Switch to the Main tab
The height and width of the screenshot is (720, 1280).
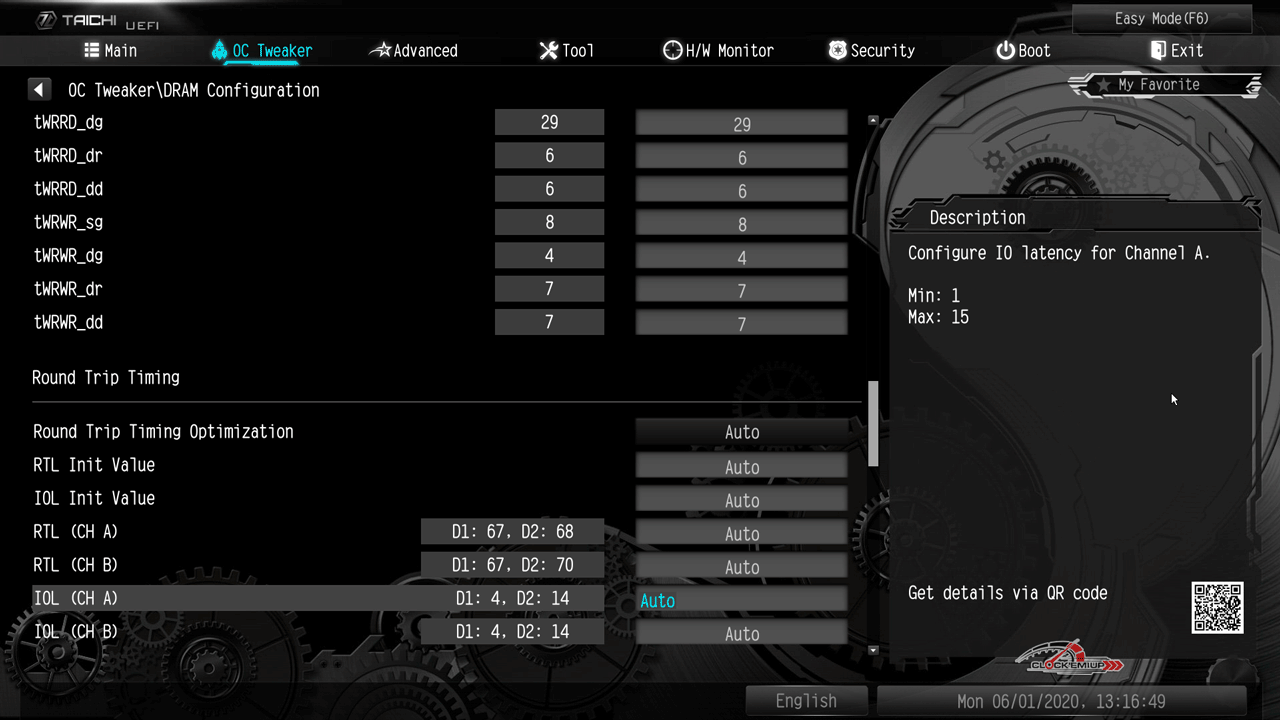point(111,51)
